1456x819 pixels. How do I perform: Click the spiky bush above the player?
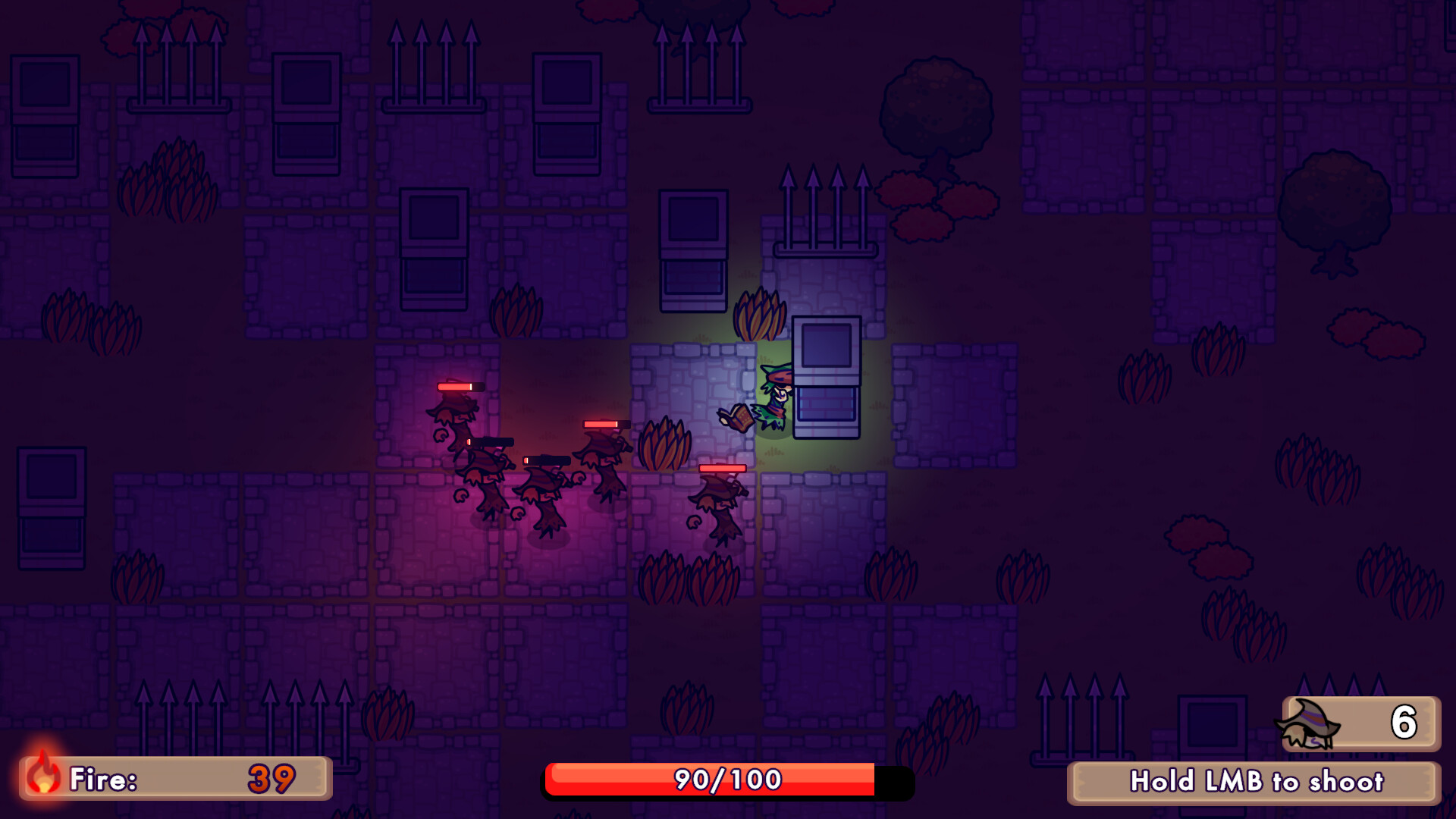pyautogui.click(x=758, y=311)
